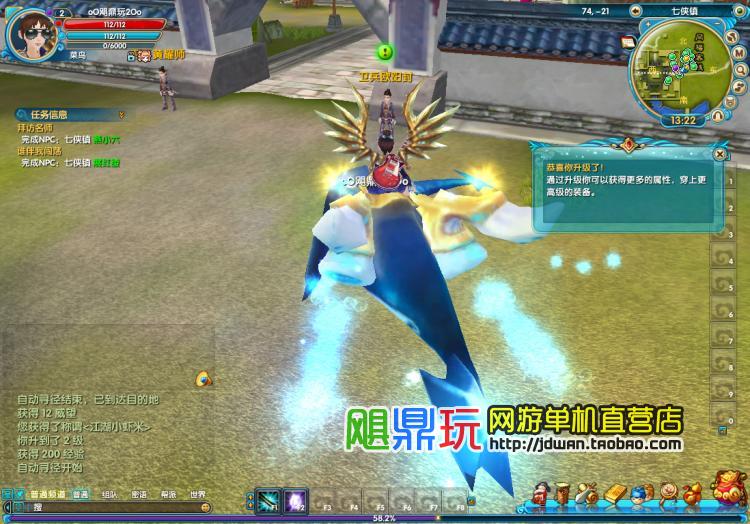Click the player portrait with sunglasses

(x=33, y=30)
